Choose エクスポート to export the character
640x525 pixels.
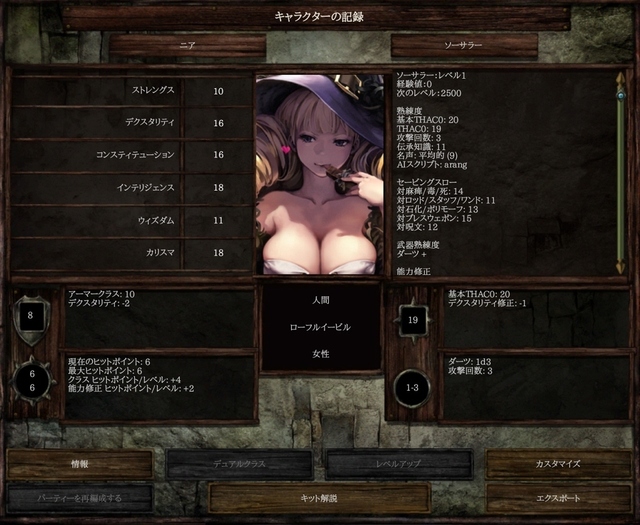click(558, 498)
